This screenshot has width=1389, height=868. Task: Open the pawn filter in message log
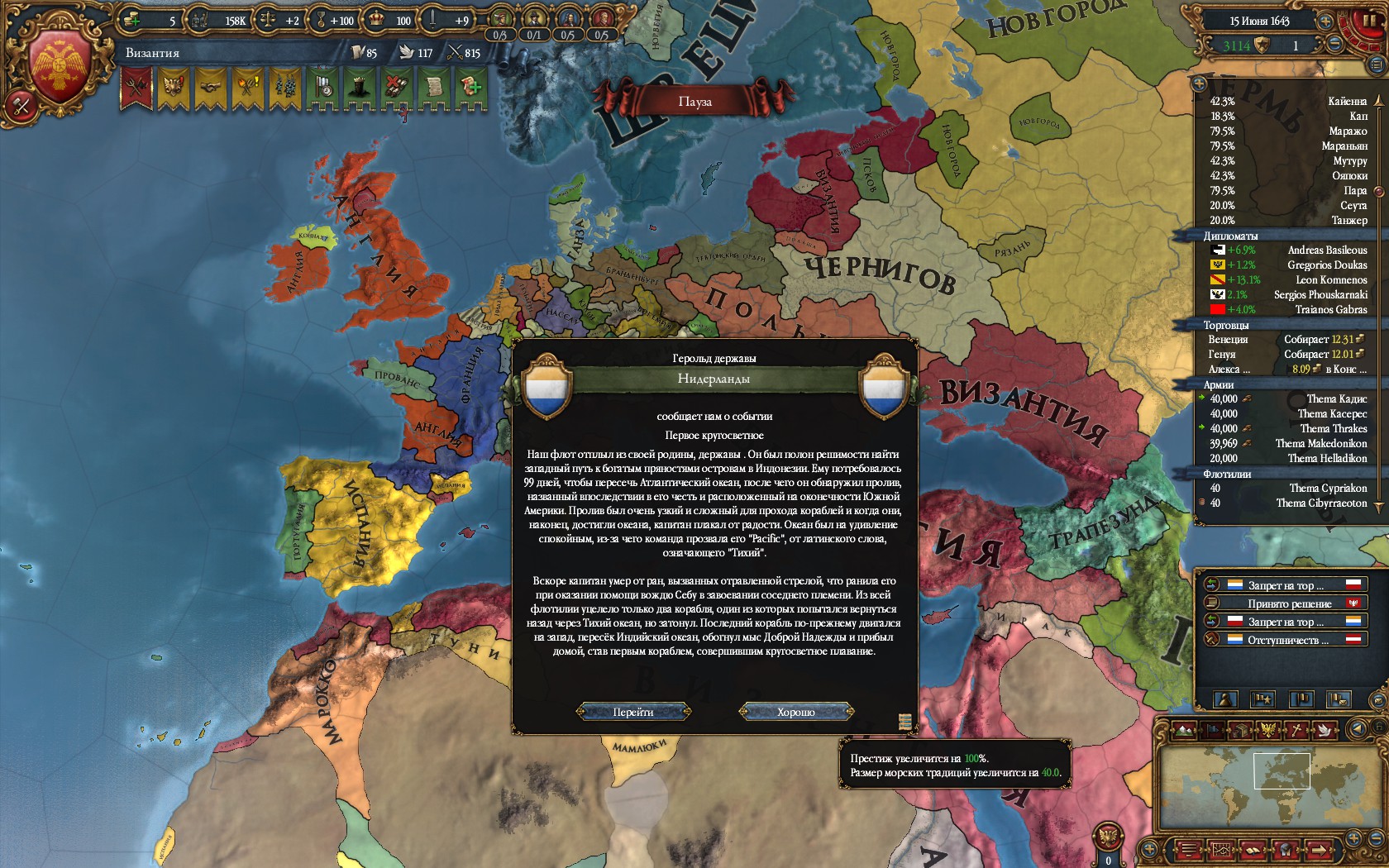coord(1224,699)
